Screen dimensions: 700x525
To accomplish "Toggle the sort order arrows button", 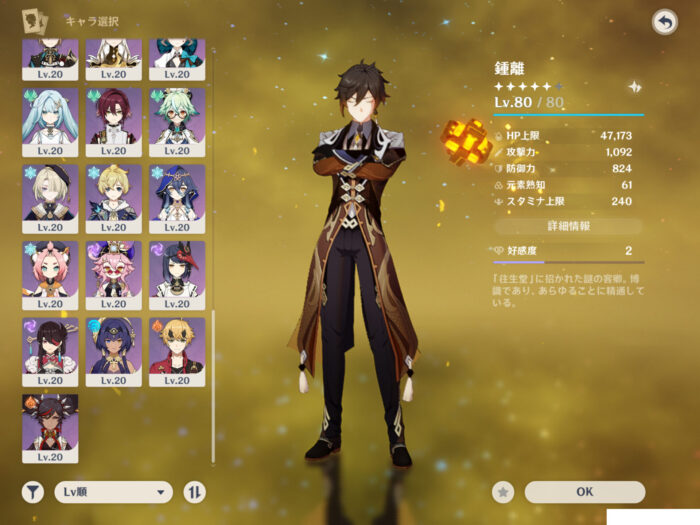I will tap(194, 491).
